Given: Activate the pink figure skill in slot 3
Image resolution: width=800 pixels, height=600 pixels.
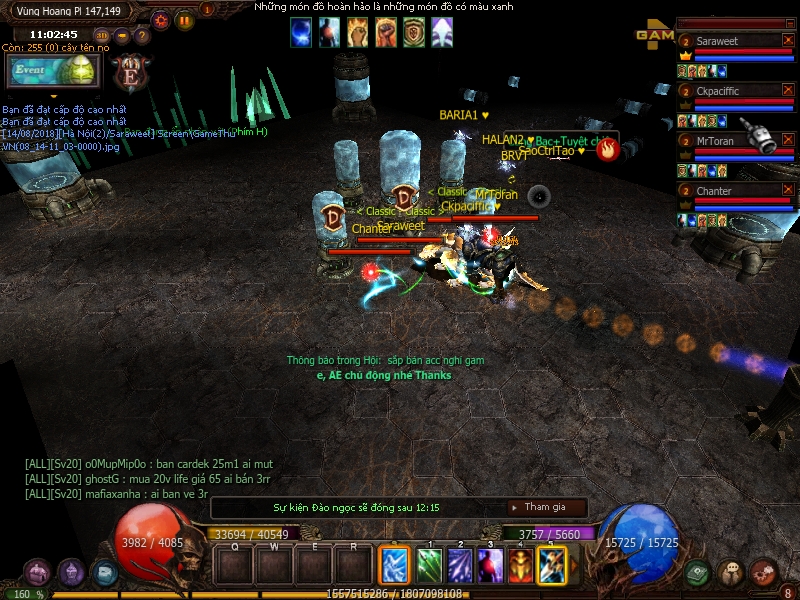Looking at the screenshot, I should pos(490,565).
